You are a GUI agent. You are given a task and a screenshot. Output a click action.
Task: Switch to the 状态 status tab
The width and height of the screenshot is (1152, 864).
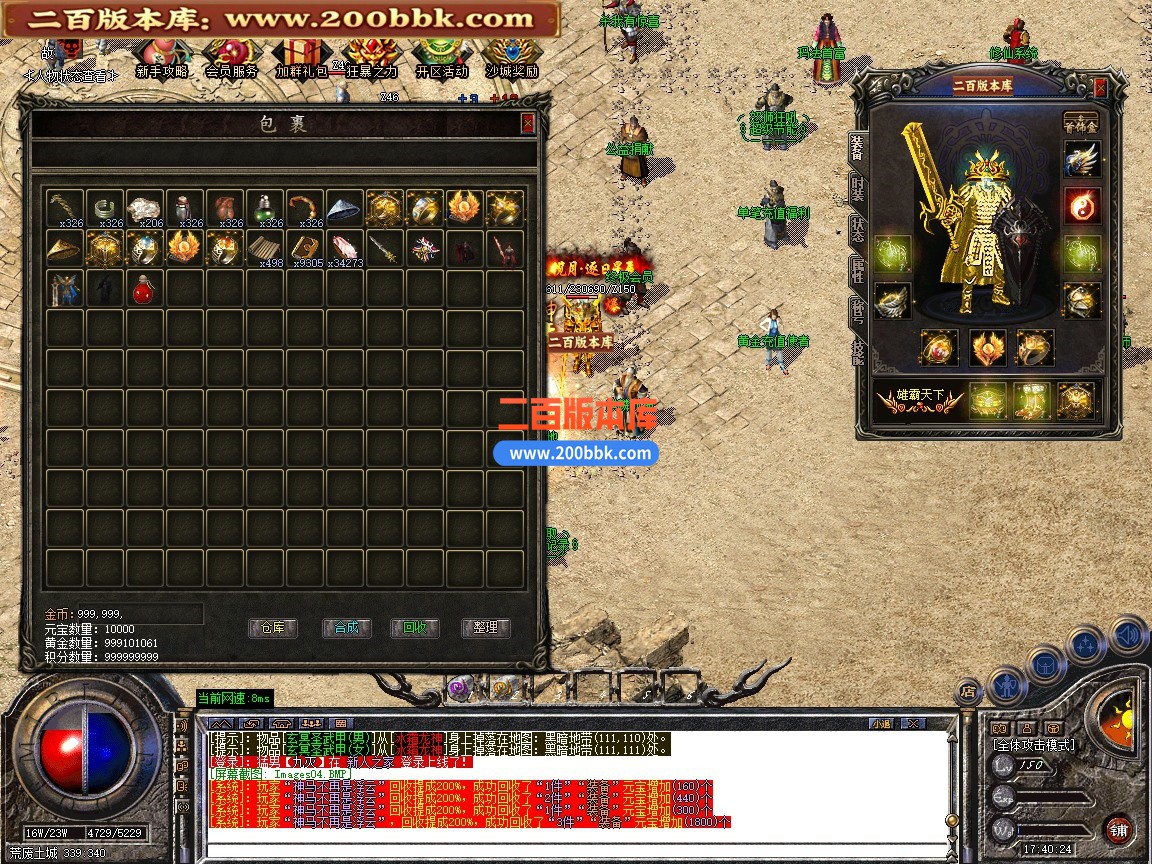pyautogui.click(x=857, y=227)
